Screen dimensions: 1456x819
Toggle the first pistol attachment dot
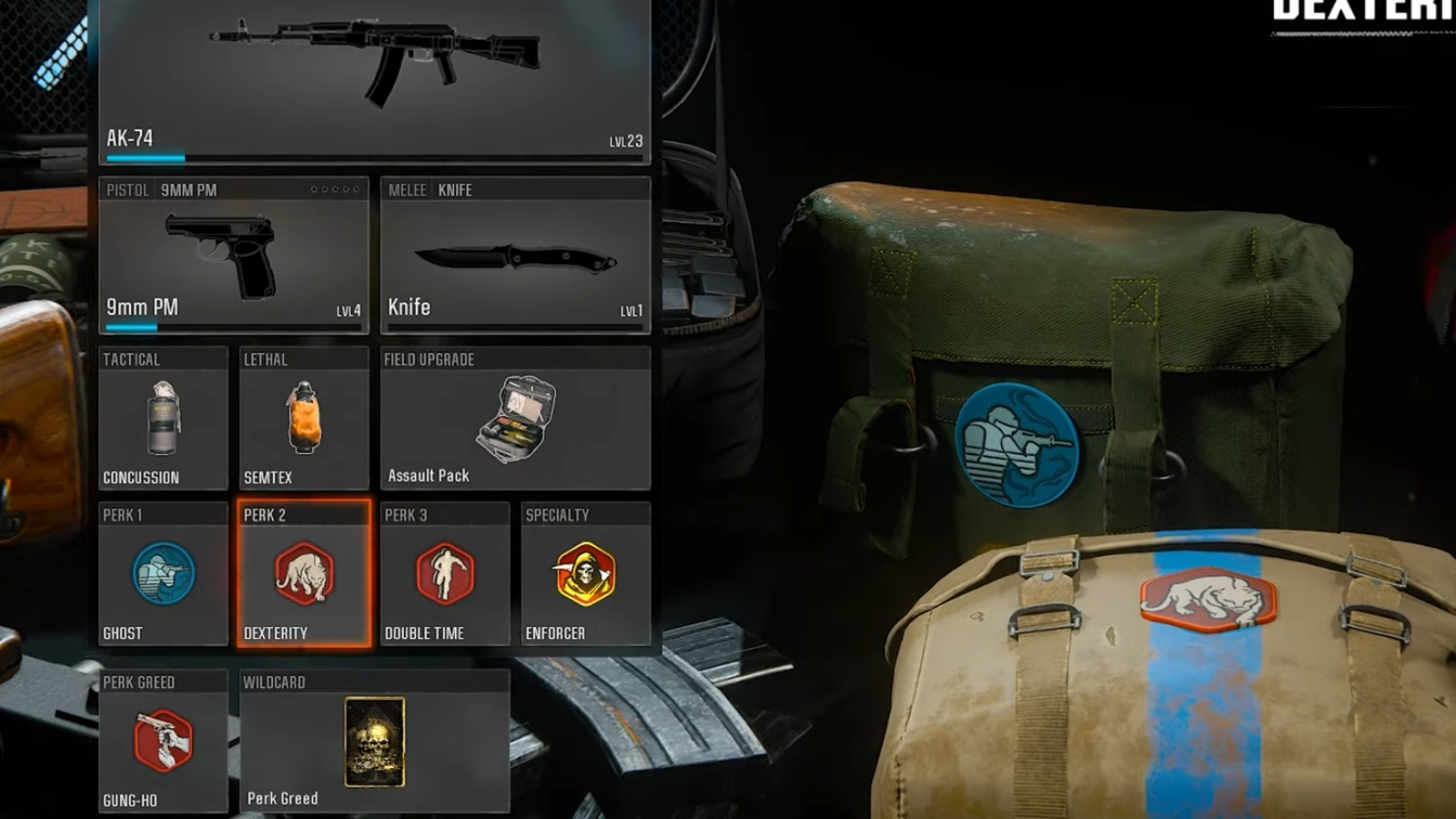(x=314, y=188)
